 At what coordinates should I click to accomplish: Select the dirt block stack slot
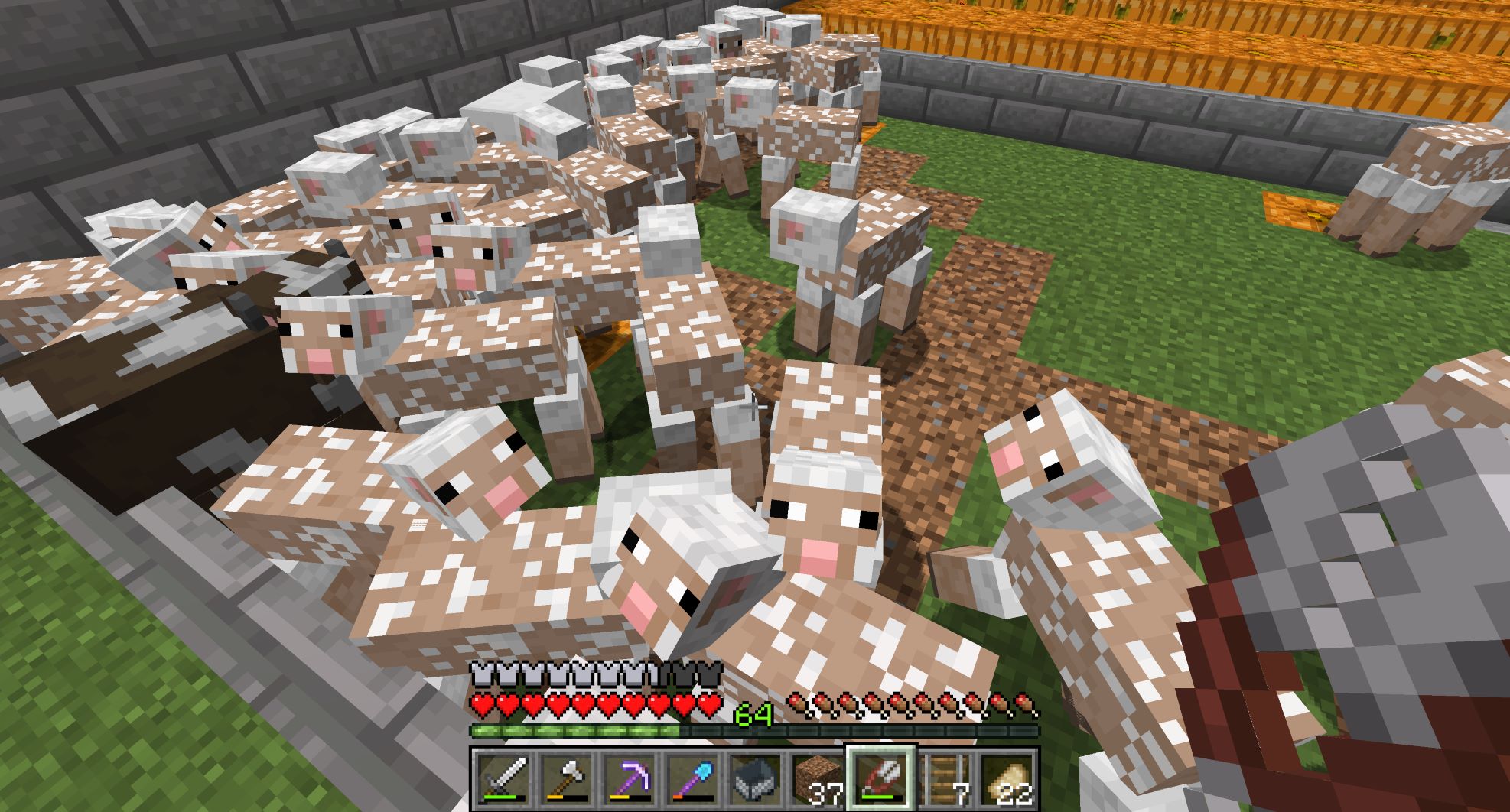[x=816, y=780]
